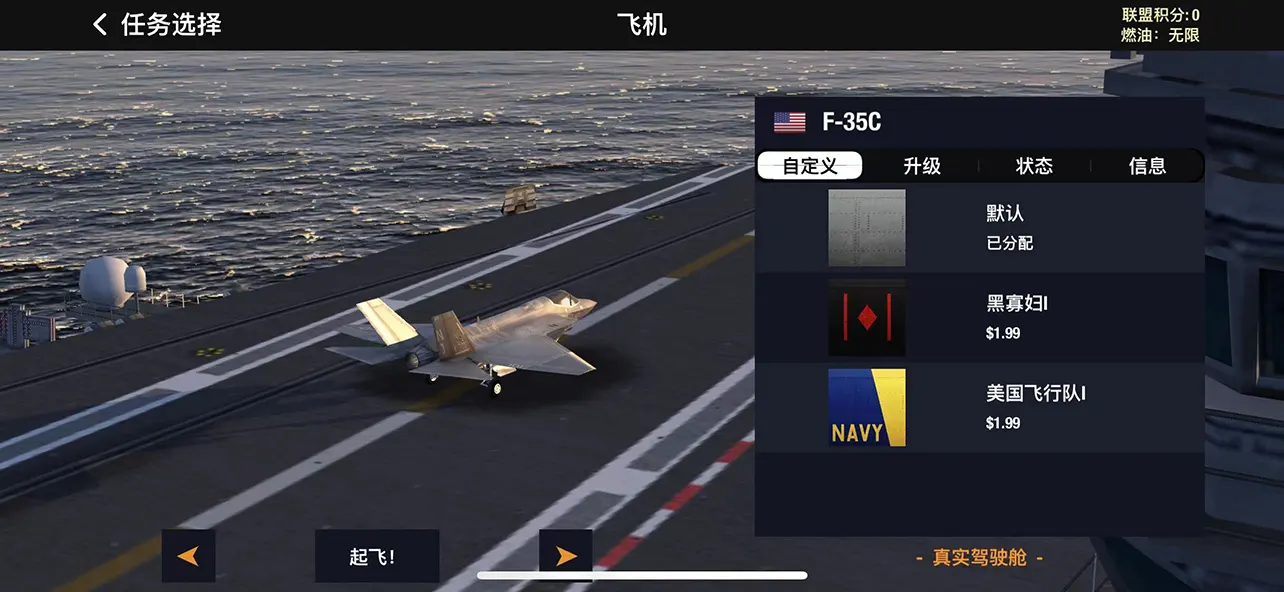The height and width of the screenshot is (592, 1284).
Task: Choose the 黑寡妇I skin for $1.99
Action: coord(1017,317)
